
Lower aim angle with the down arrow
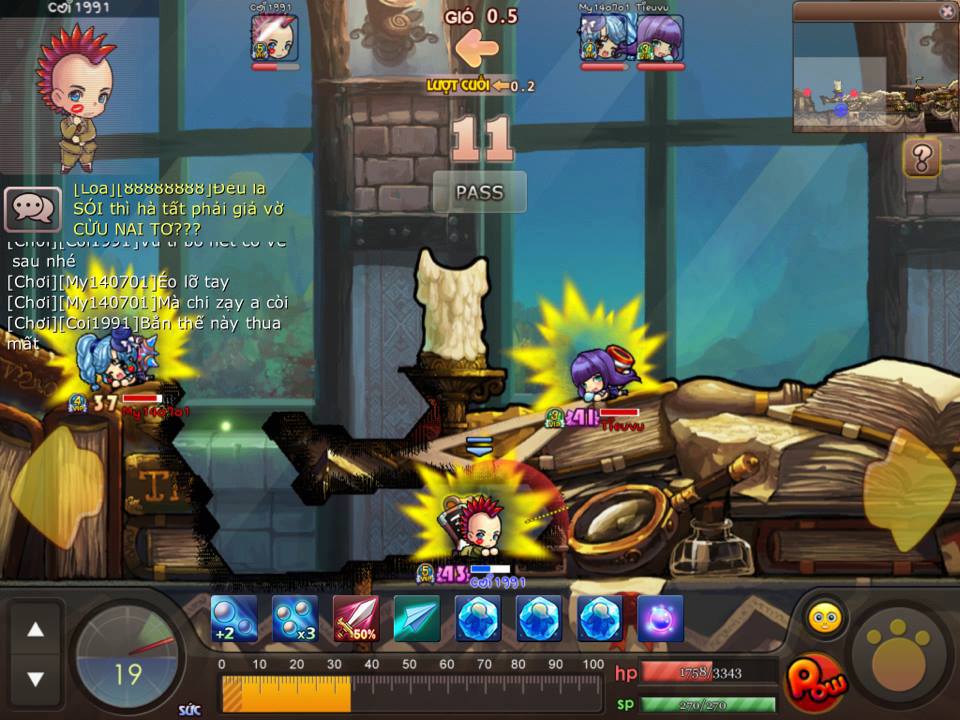coord(35,679)
